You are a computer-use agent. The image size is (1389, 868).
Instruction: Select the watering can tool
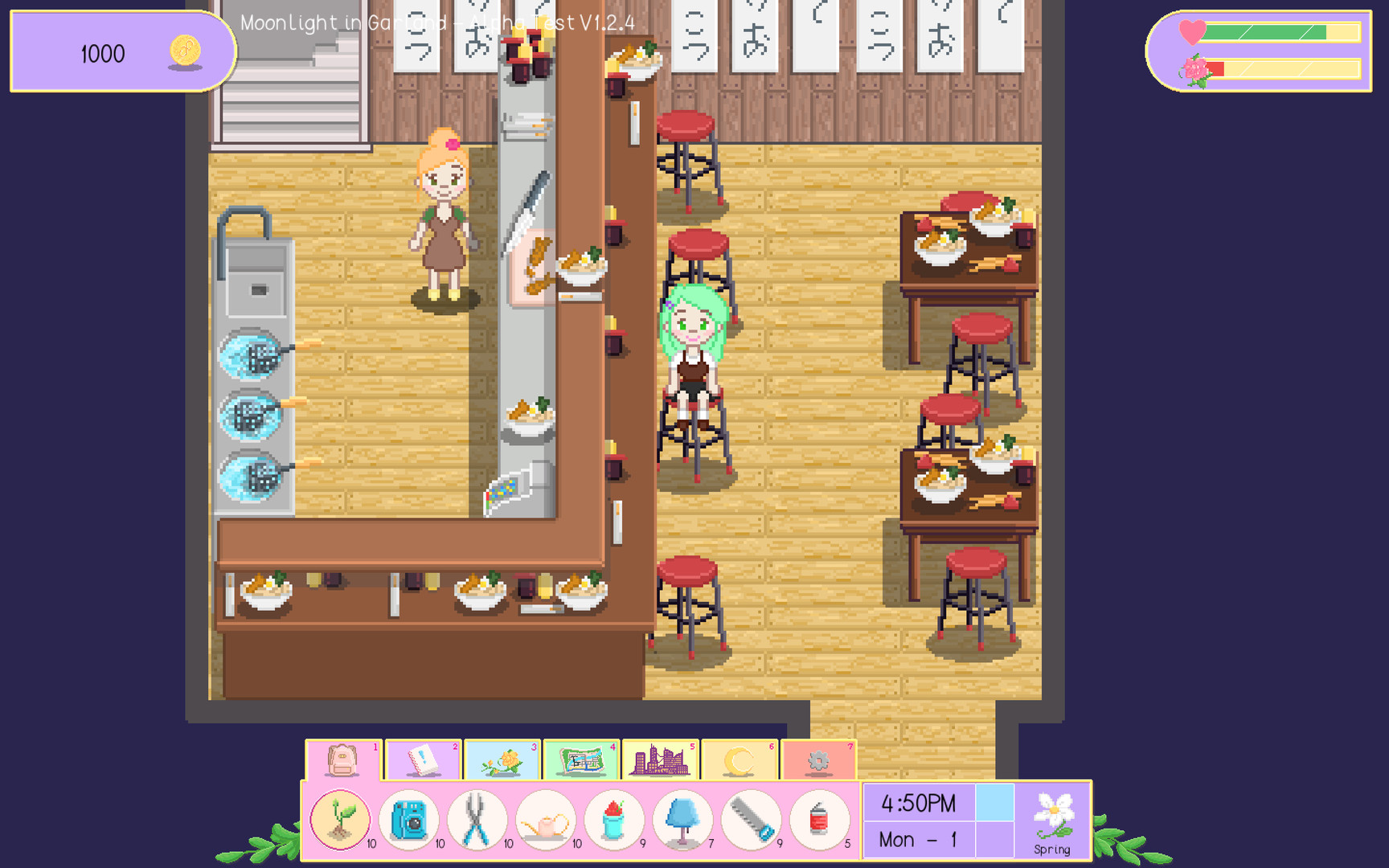(x=546, y=819)
